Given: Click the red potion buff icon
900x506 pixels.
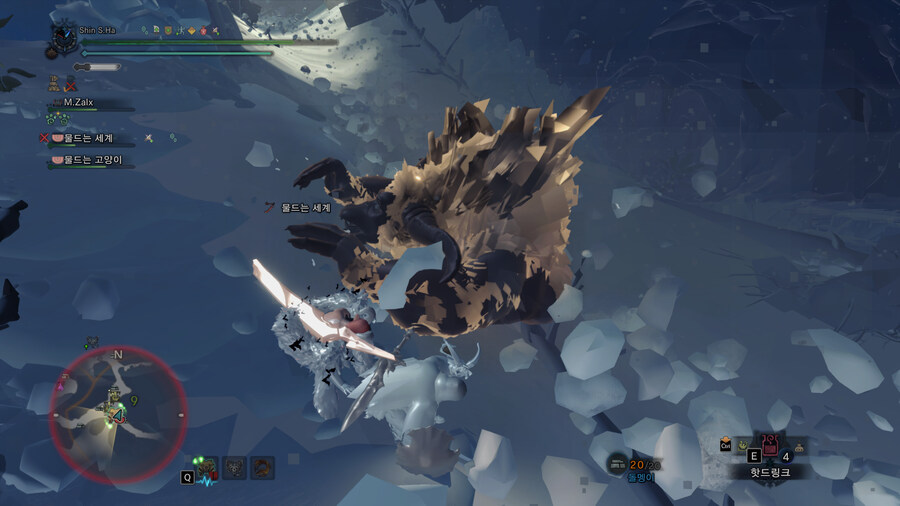Looking at the screenshot, I should (x=204, y=30).
